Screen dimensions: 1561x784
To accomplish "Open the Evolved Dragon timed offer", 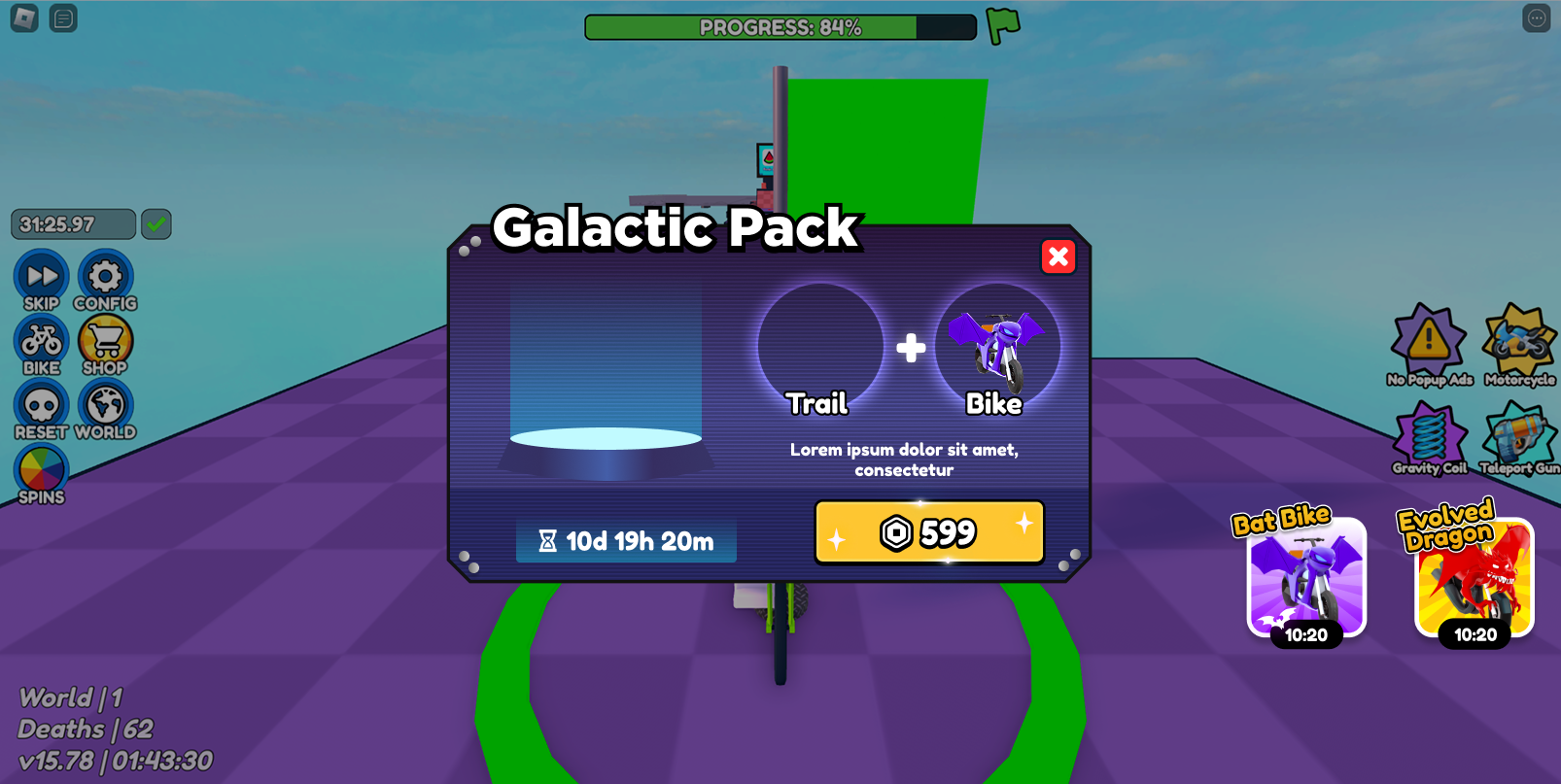I will click(1474, 577).
